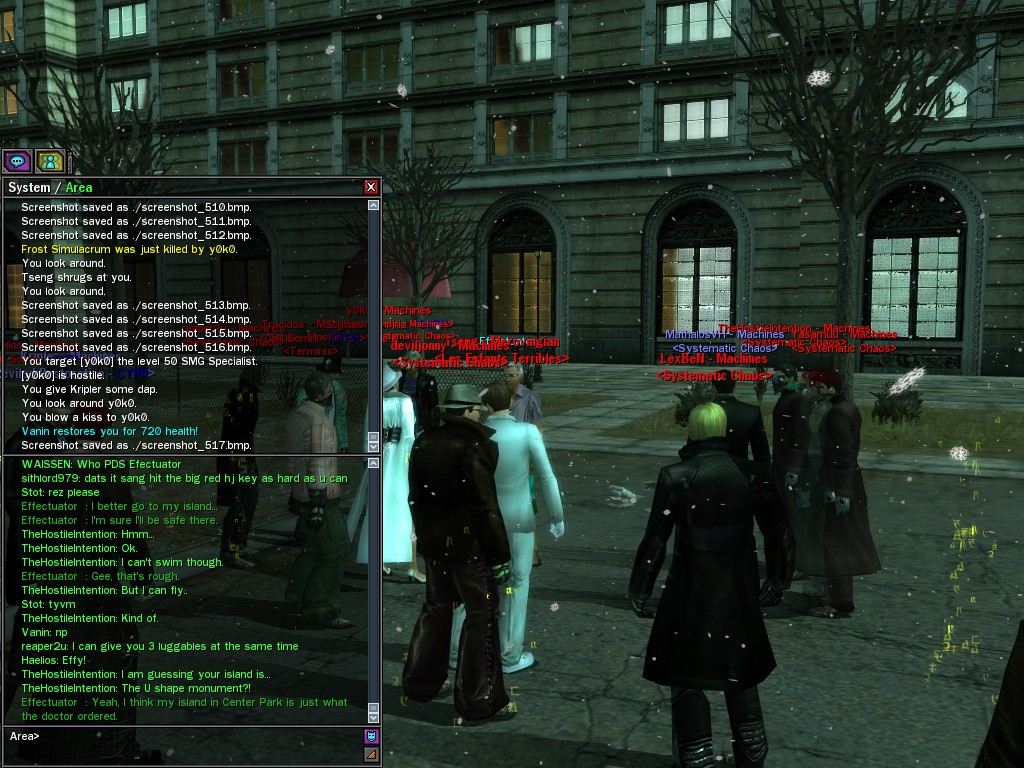The height and width of the screenshot is (768, 1024).
Task: Open the purple speech-bubble chat tab
Action: (x=17, y=160)
